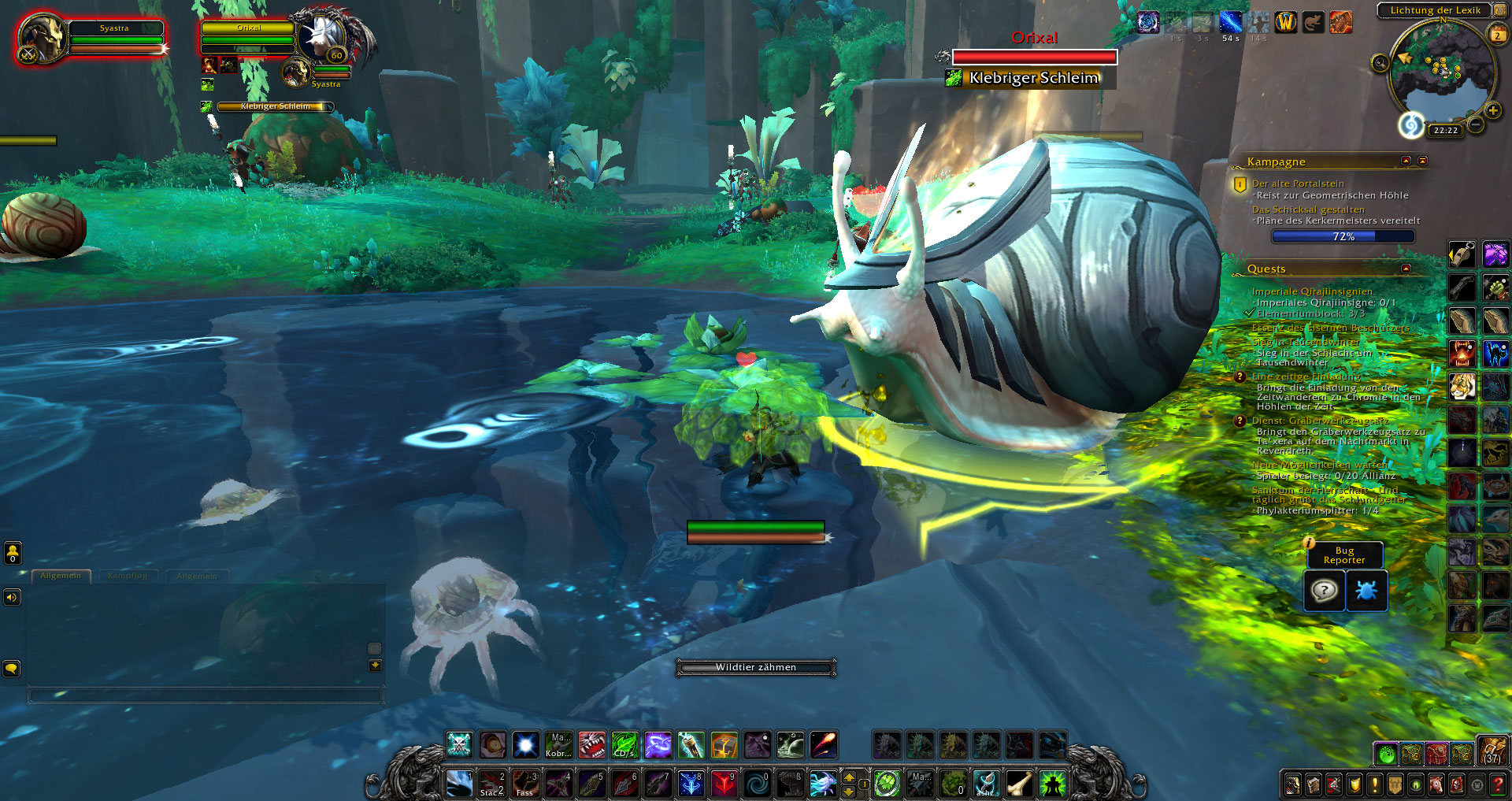Screen dimensions: 1512x801
Task: Open the main backpack showing 37
Action: tap(1492, 751)
